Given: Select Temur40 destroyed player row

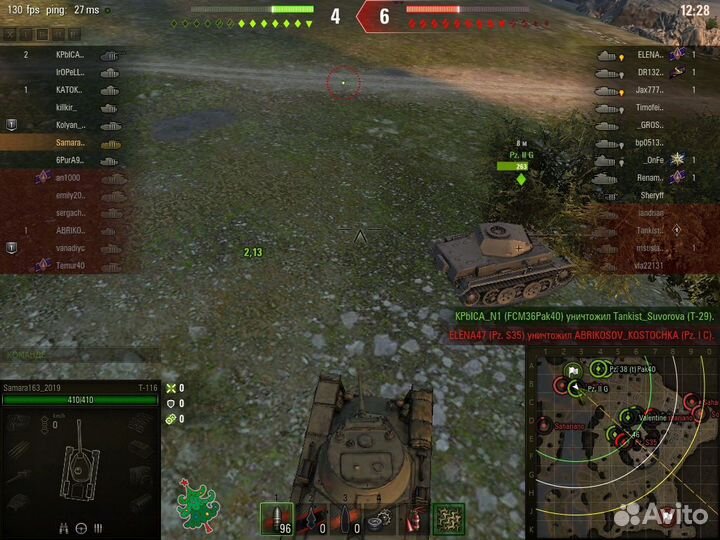Looking at the screenshot, I should [x=70, y=266].
